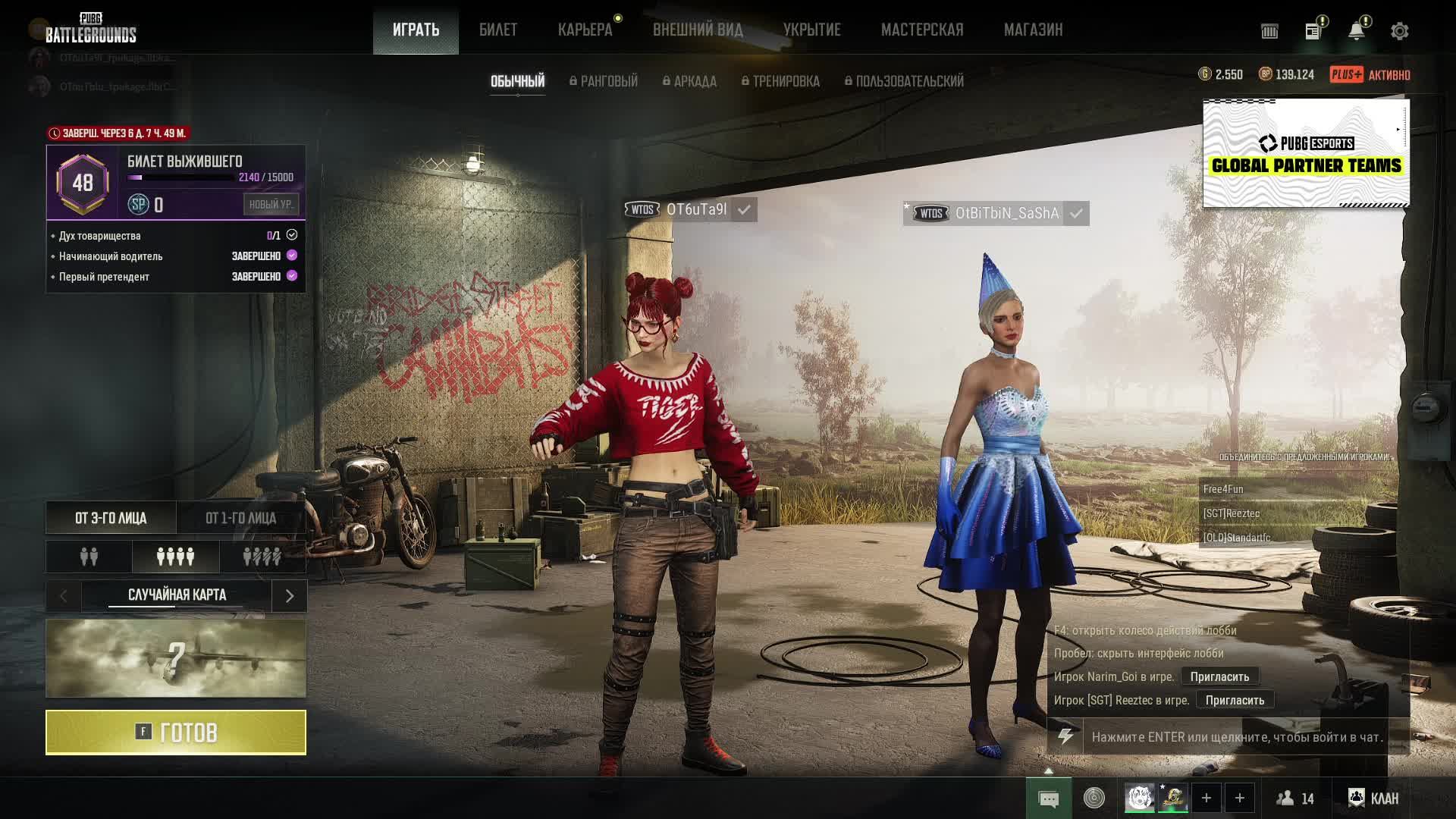Open settings via the gear icon
Screen dimensions: 1456x819
tap(1399, 31)
